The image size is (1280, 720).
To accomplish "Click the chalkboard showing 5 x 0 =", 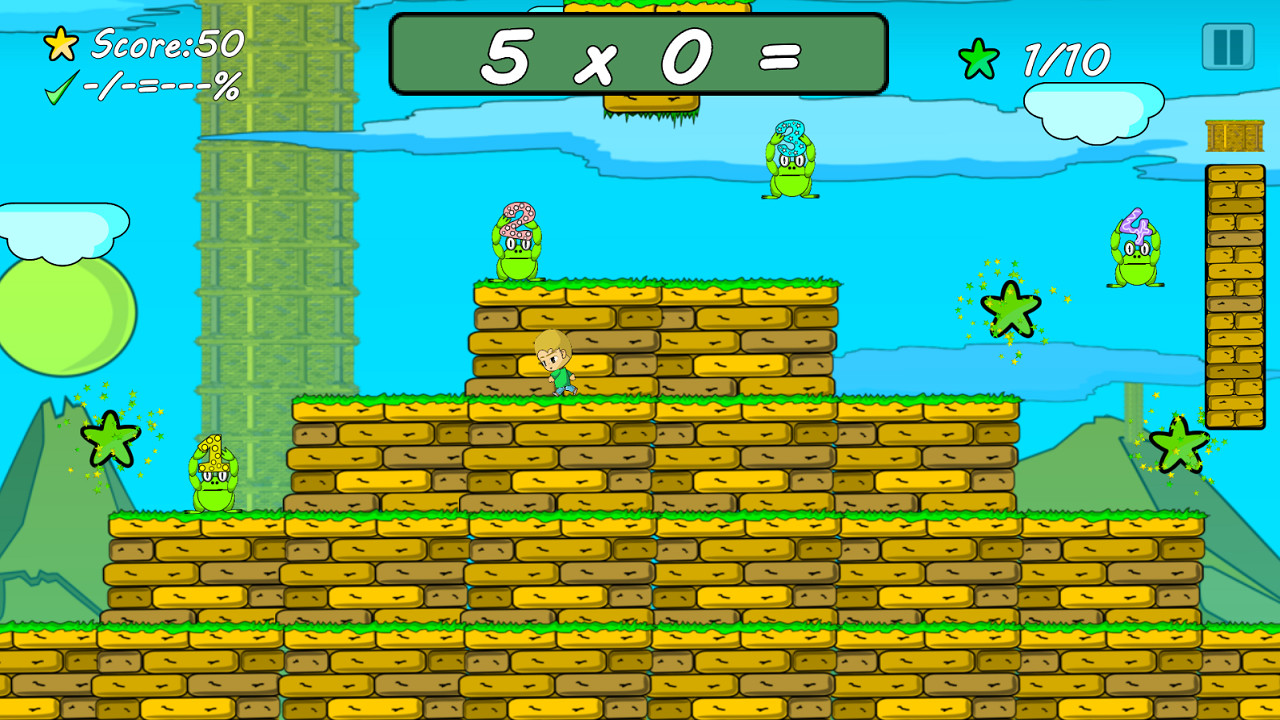I will 637,55.
